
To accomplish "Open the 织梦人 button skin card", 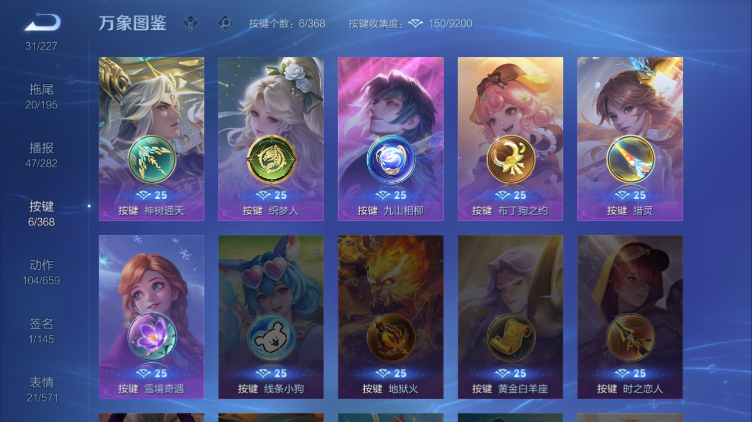I will pyautogui.click(x=271, y=138).
